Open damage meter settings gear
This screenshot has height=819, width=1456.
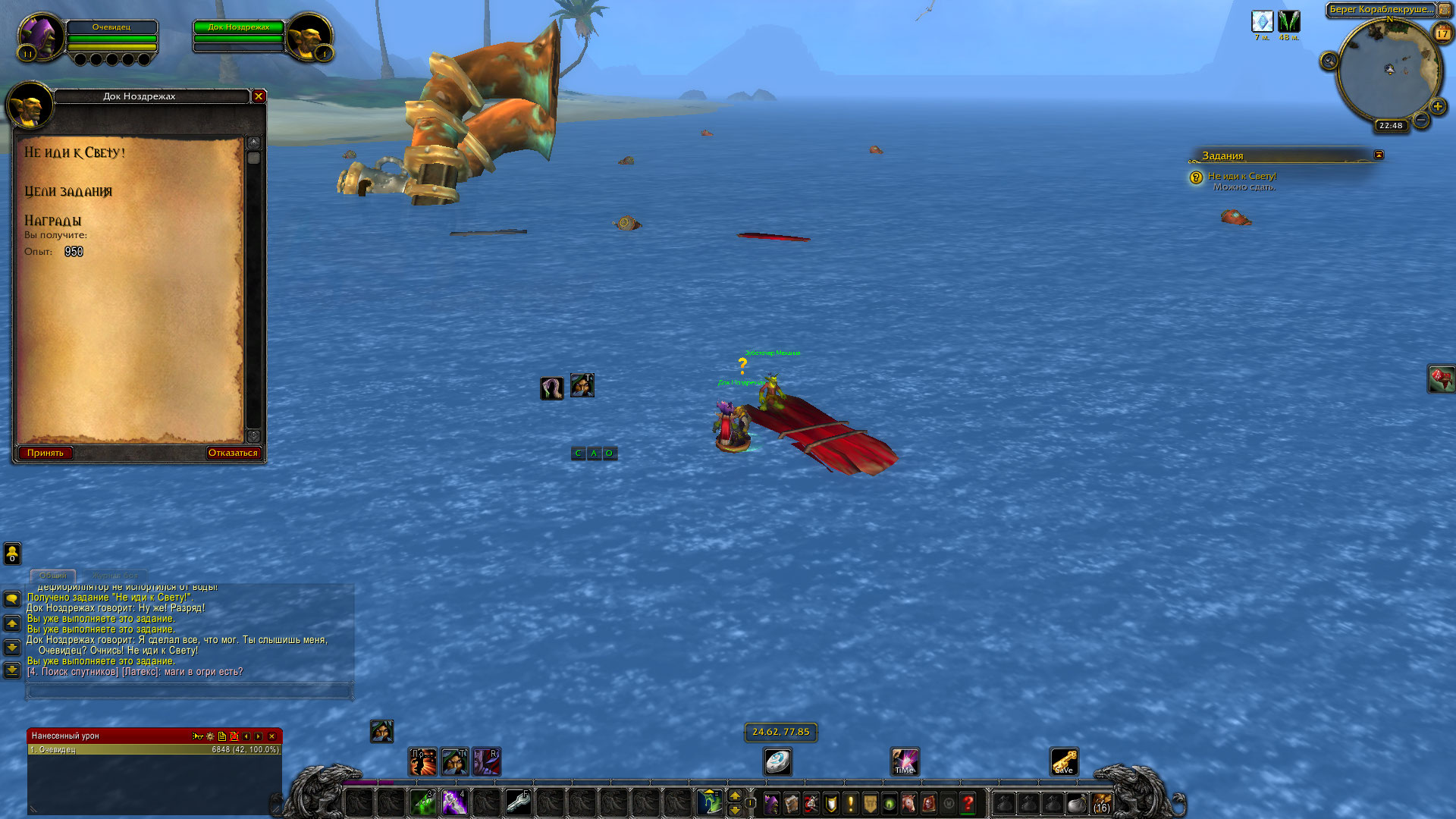[x=210, y=736]
